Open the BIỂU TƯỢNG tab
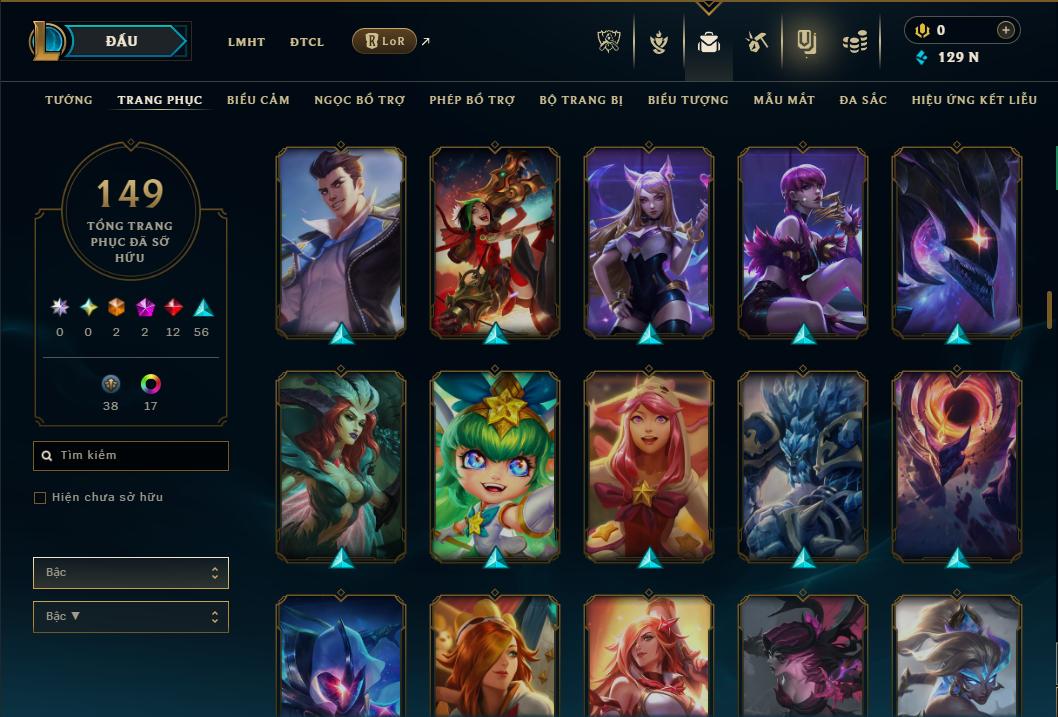 tap(688, 100)
